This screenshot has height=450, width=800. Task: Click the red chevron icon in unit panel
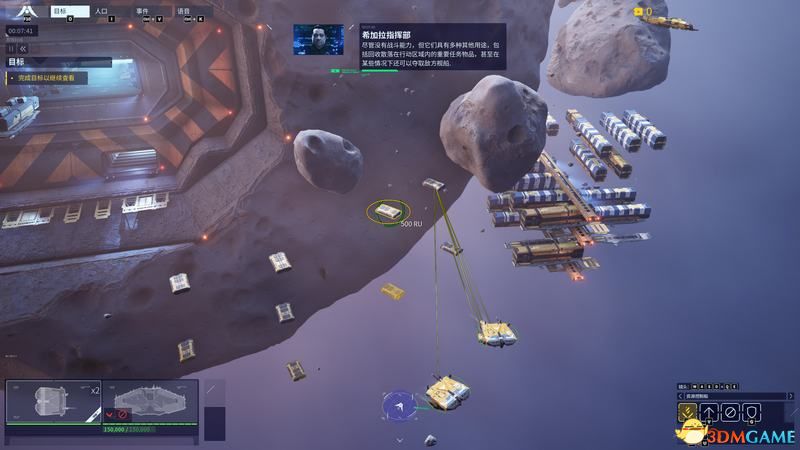[110, 414]
